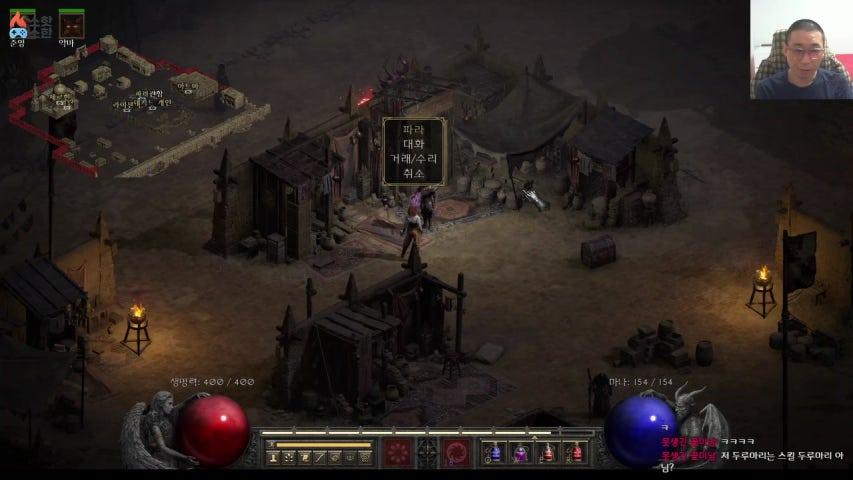Use the blue mana potion in the belt
This screenshot has width=853, height=480.
(x=493, y=453)
